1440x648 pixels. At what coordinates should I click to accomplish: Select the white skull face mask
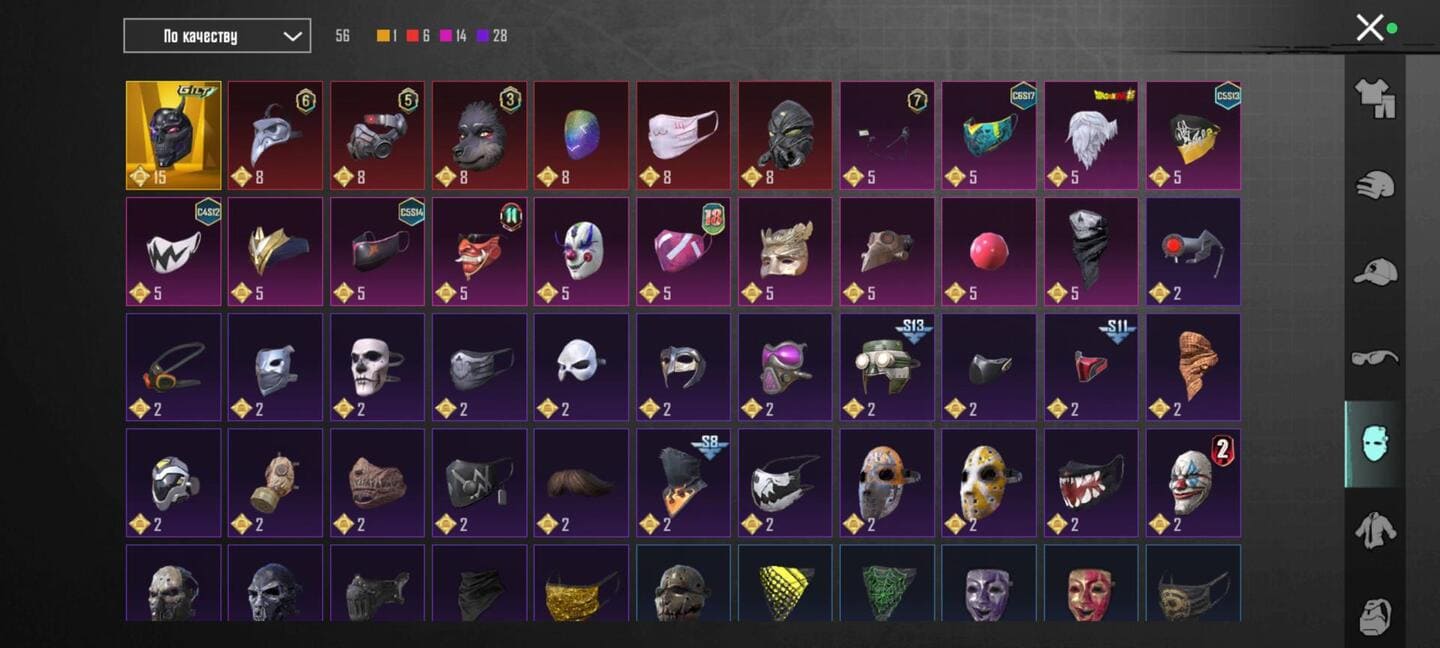point(377,367)
